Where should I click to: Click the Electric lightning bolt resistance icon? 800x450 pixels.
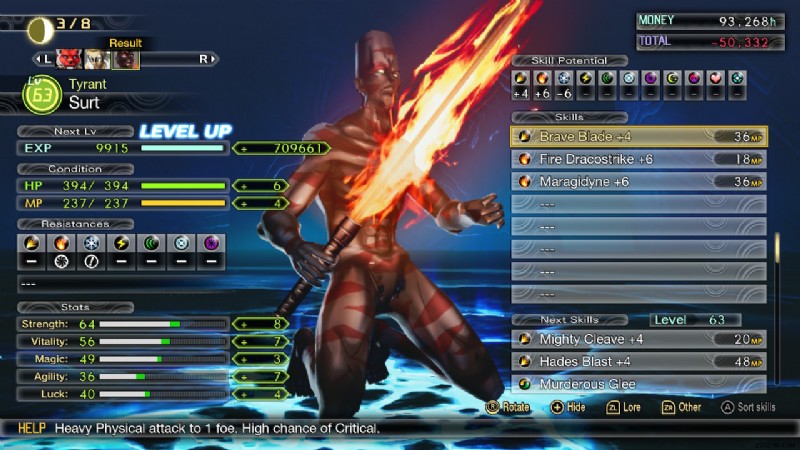pyautogui.click(x=119, y=243)
